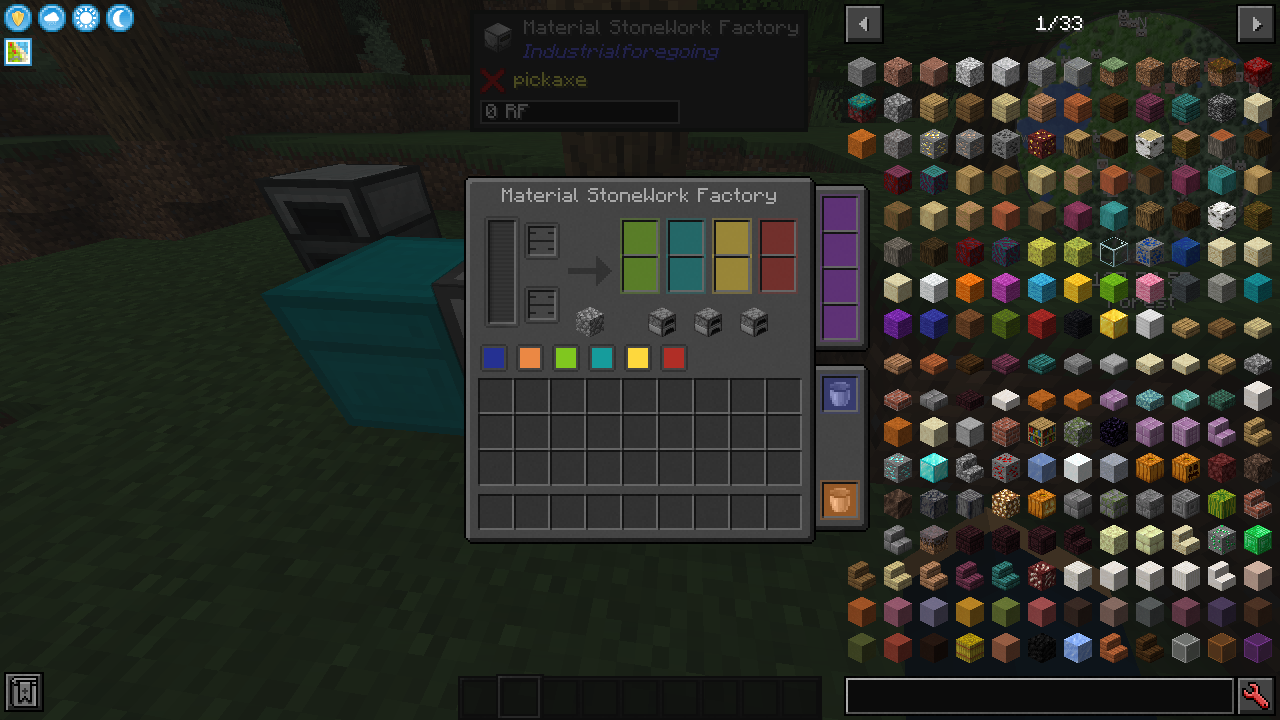Open the minimap icon below weather controls

click(16, 52)
